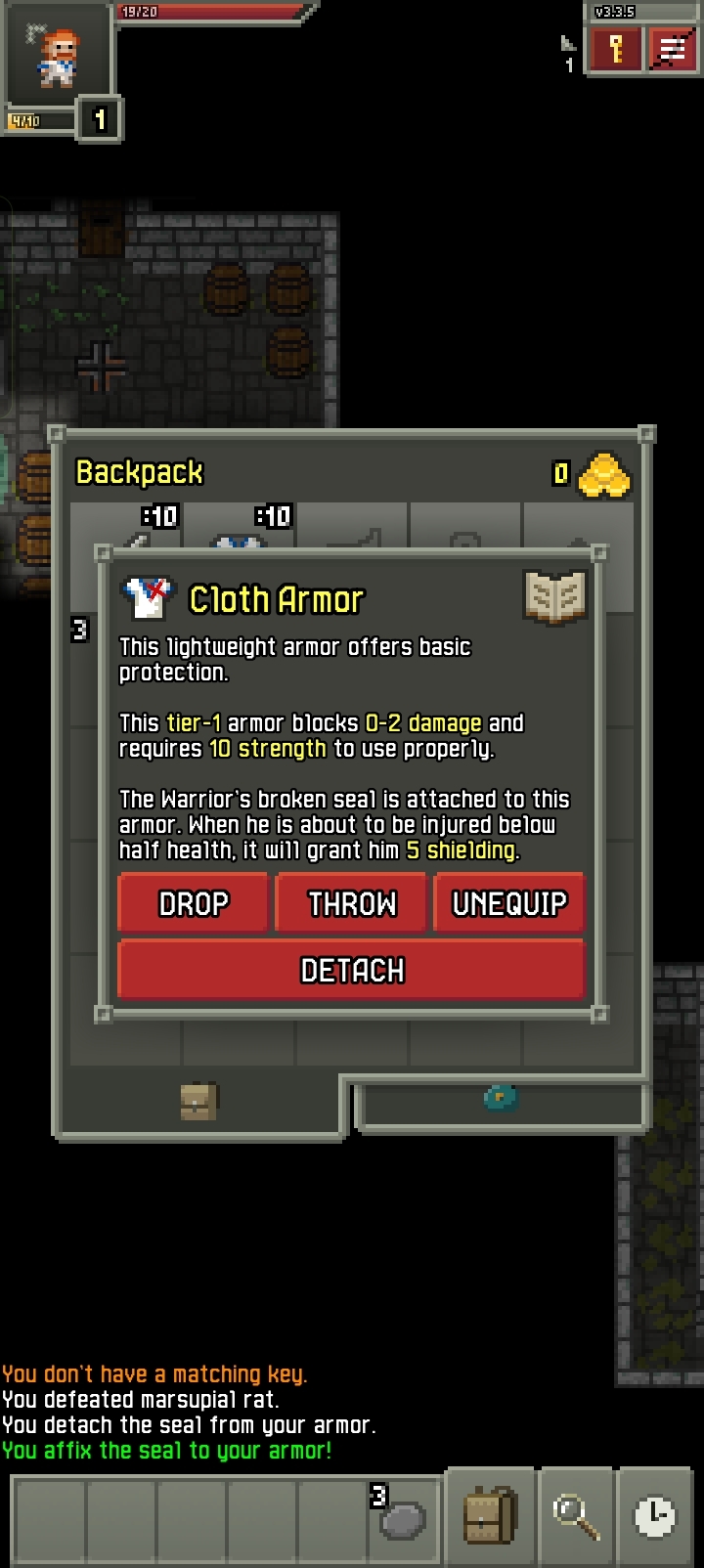Screen dimensions: 704x1568
Task: Drop the Cloth Armor
Action: tap(193, 903)
